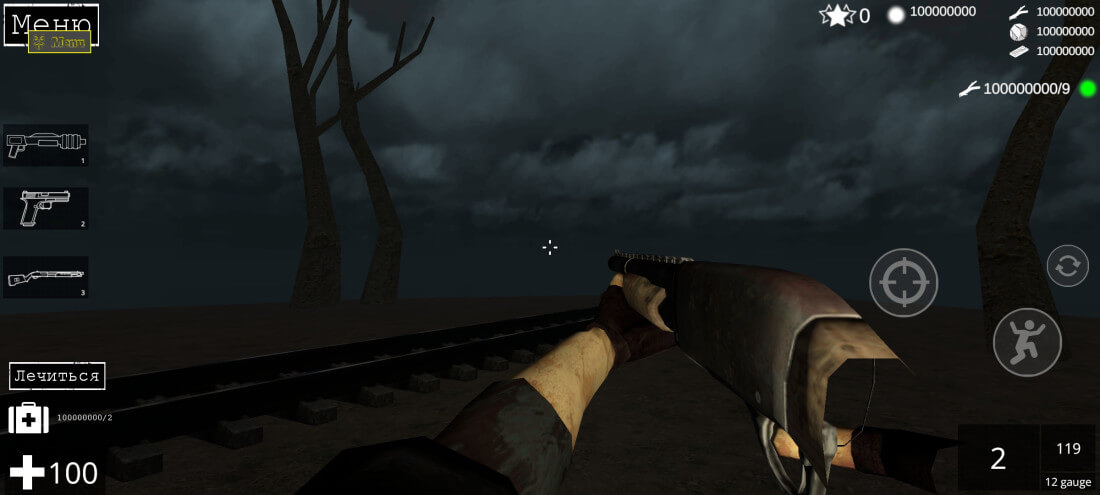This screenshot has height=495, width=1100.
Task: Equip the shotgun in slot 3
Action: click(x=46, y=277)
